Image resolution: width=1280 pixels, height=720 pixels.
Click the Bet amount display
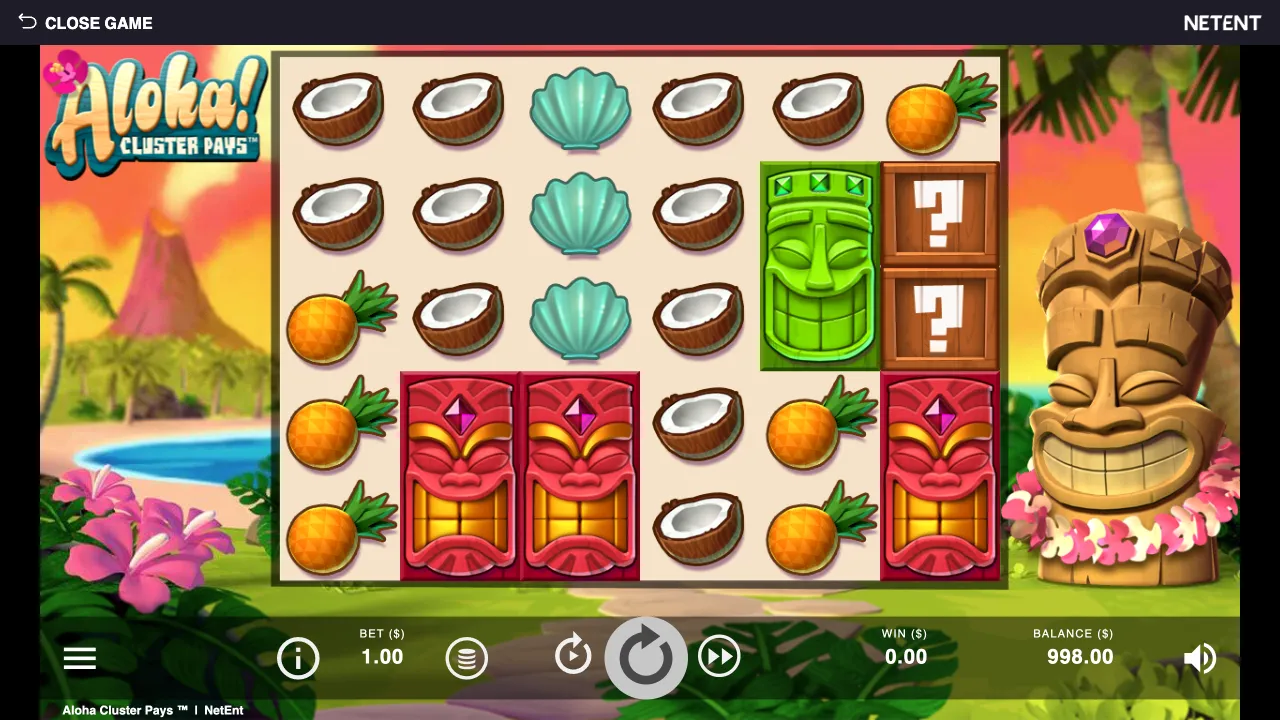[381, 650]
